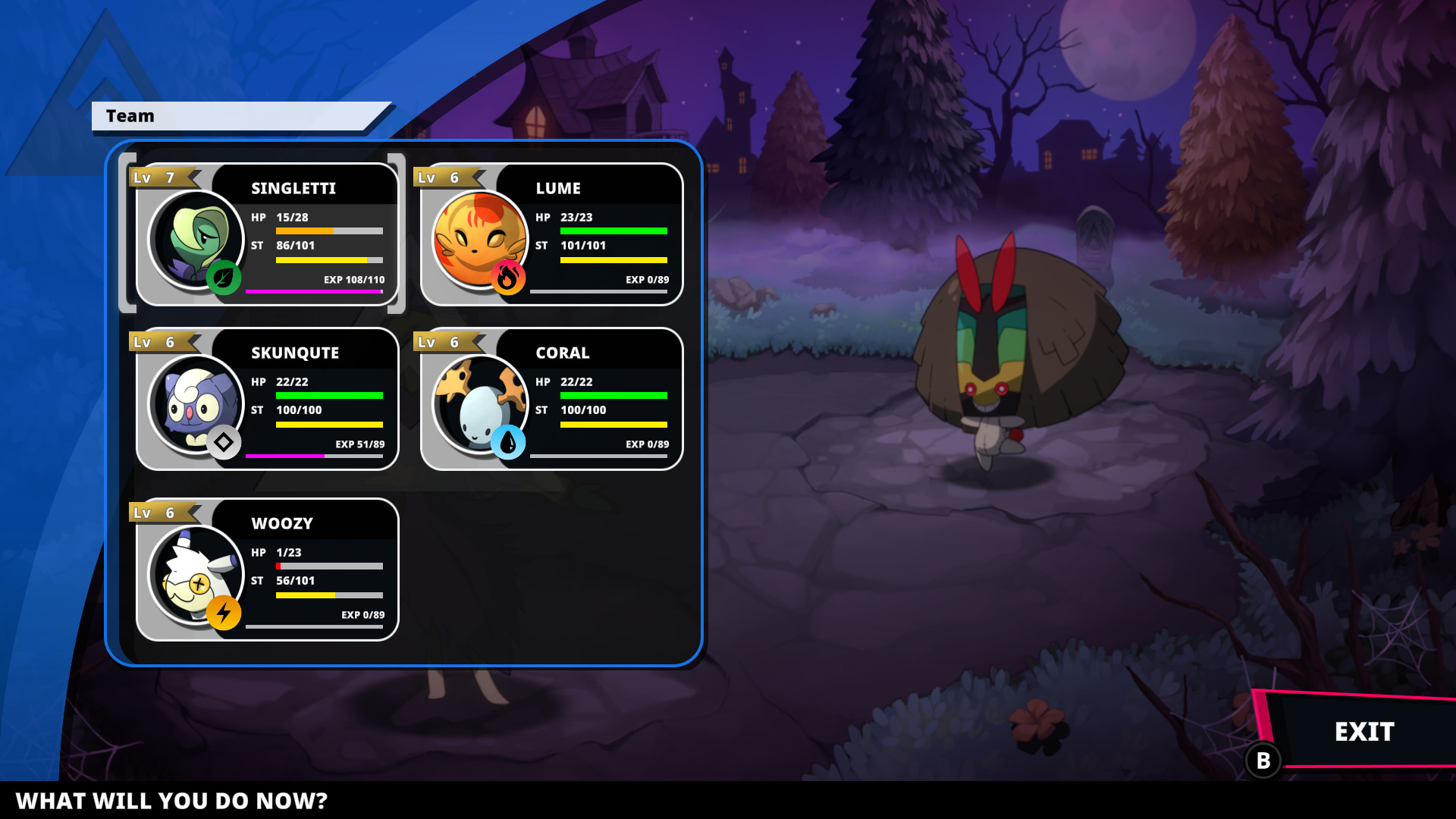Screen dimensions: 1456x819
Task: Click the water droplet icon on Coral
Action: 509,441
